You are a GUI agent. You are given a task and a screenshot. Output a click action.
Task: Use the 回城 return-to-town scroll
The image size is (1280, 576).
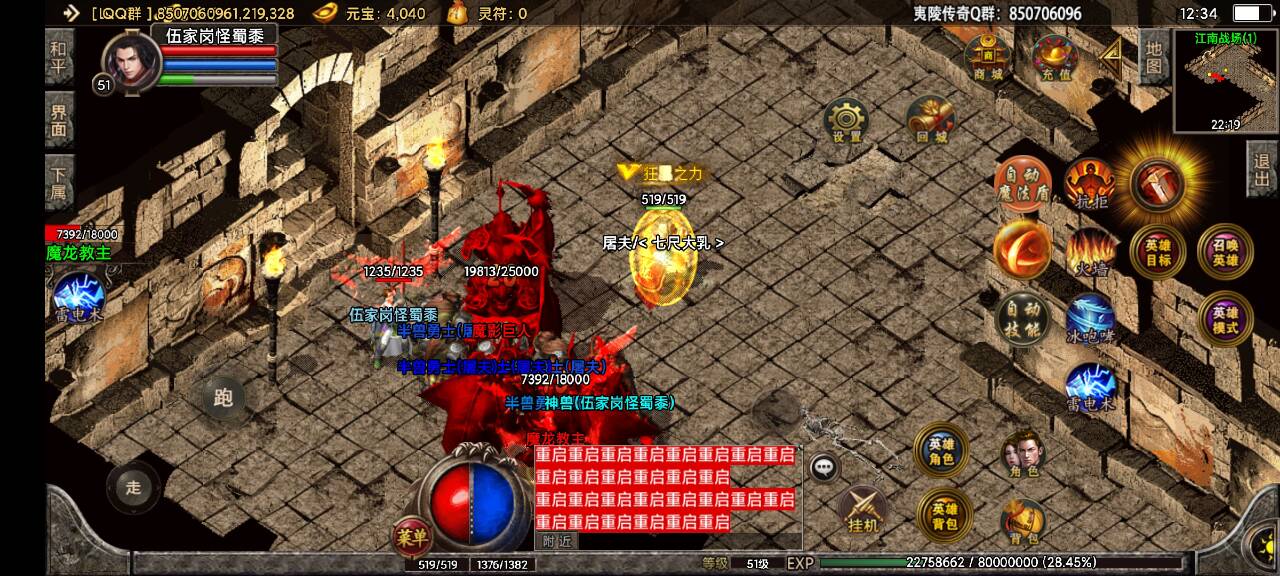click(930, 120)
